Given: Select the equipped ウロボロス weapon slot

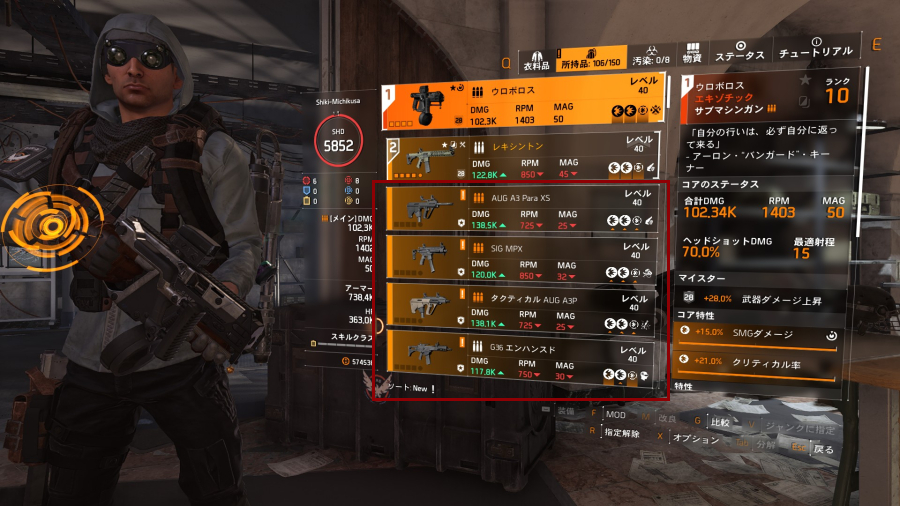Looking at the screenshot, I should (520, 105).
